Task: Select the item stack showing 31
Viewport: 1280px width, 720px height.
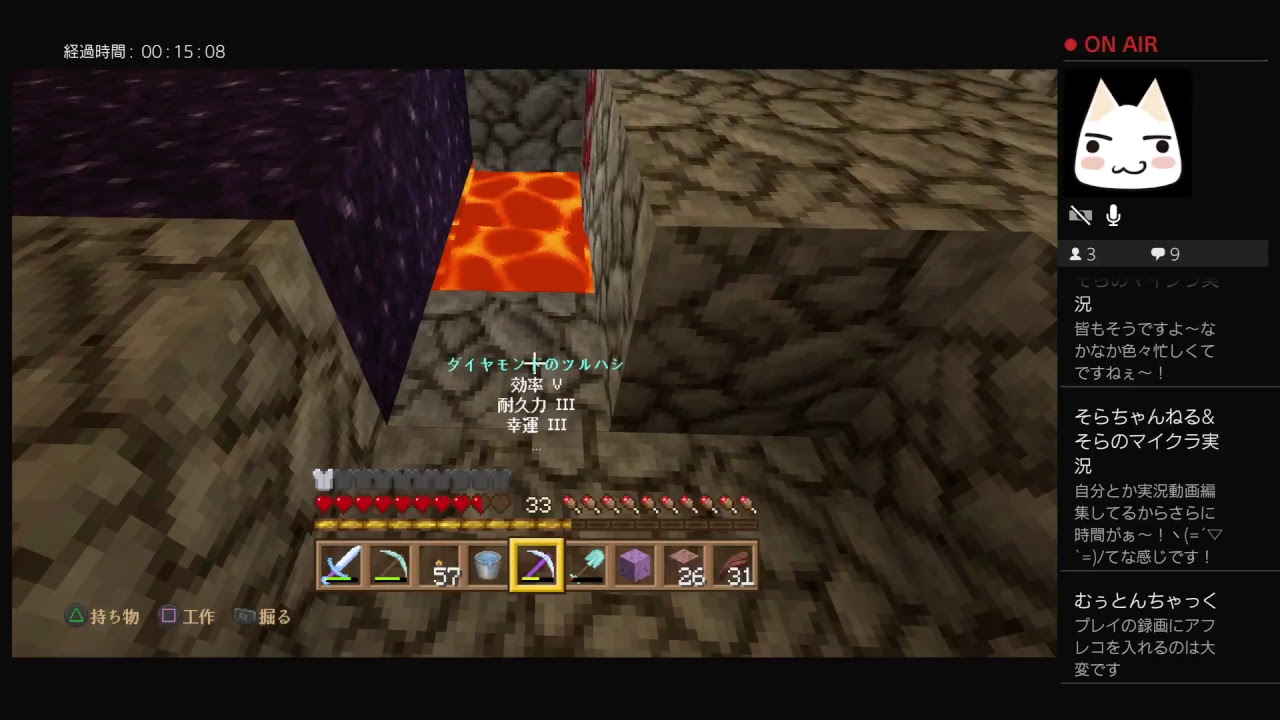Action: [x=734, y=565]
